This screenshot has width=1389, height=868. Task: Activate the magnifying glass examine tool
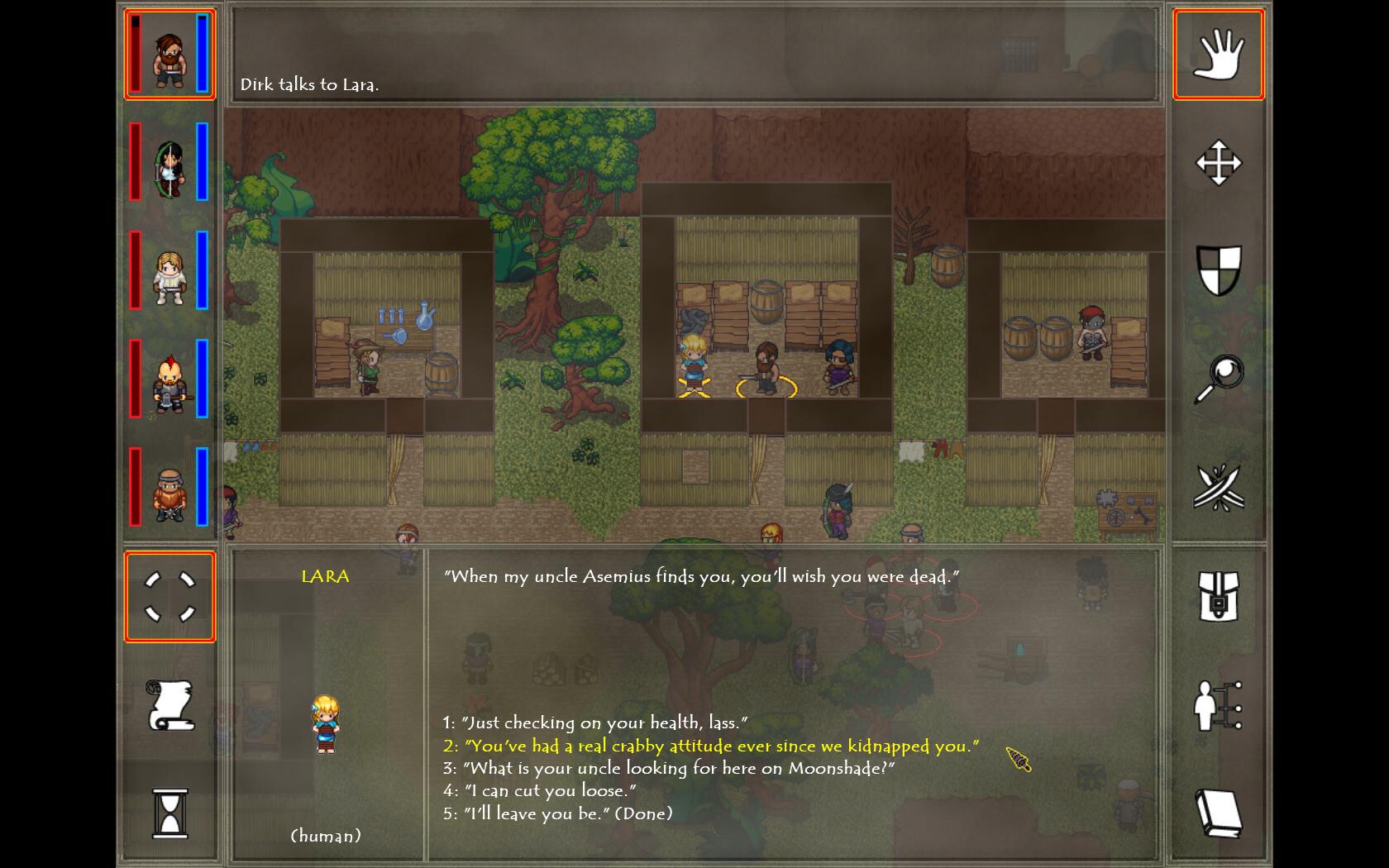tap(1219, 379)
